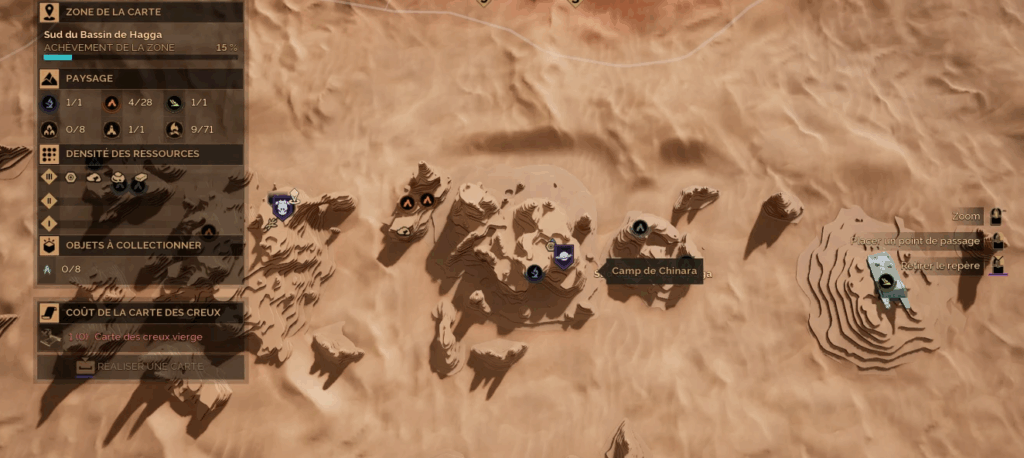Select the planet shield marker at Camp de Chinara
1024x458 pixels.
point(563,255)
